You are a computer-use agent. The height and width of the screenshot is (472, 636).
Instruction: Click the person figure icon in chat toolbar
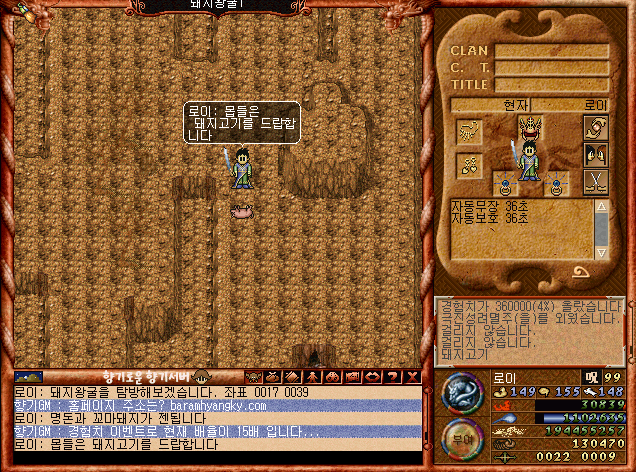click(311, 376)
